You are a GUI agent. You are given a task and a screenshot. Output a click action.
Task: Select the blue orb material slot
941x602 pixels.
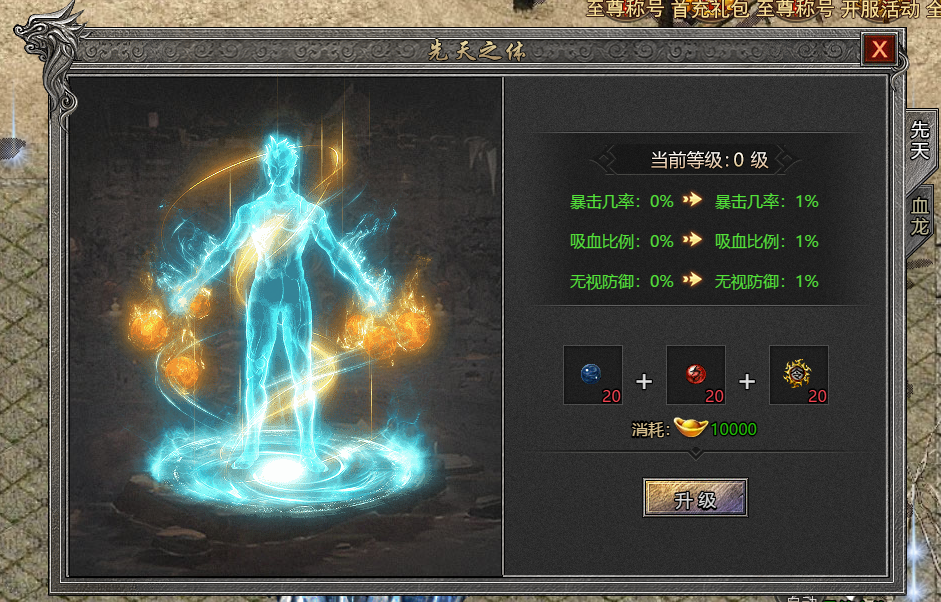tap(593, 375)
